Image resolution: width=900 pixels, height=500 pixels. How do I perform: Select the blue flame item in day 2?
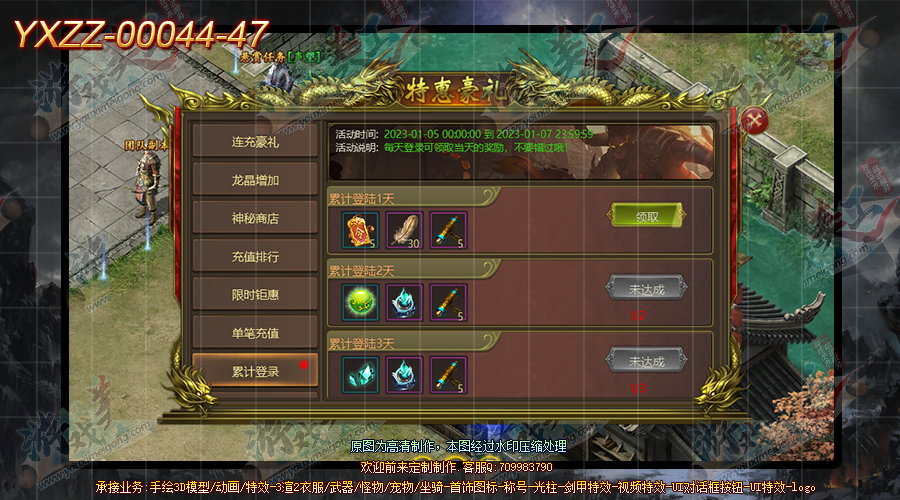[x=403, y=301]
